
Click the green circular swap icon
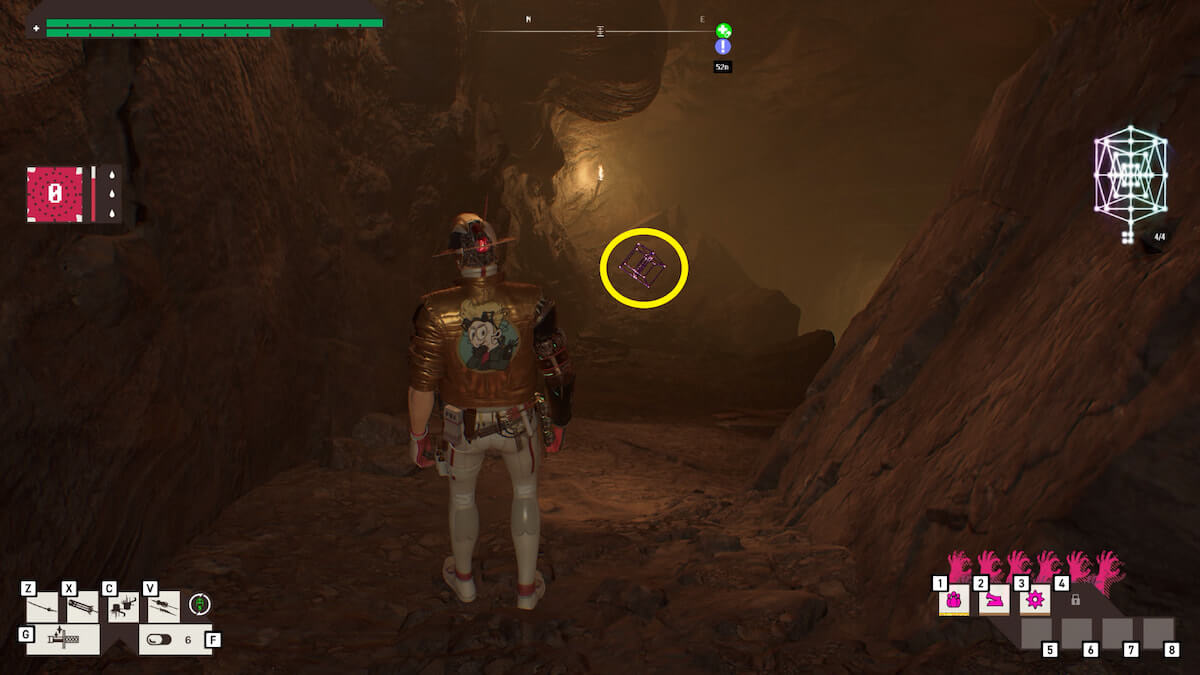(200, 604)
